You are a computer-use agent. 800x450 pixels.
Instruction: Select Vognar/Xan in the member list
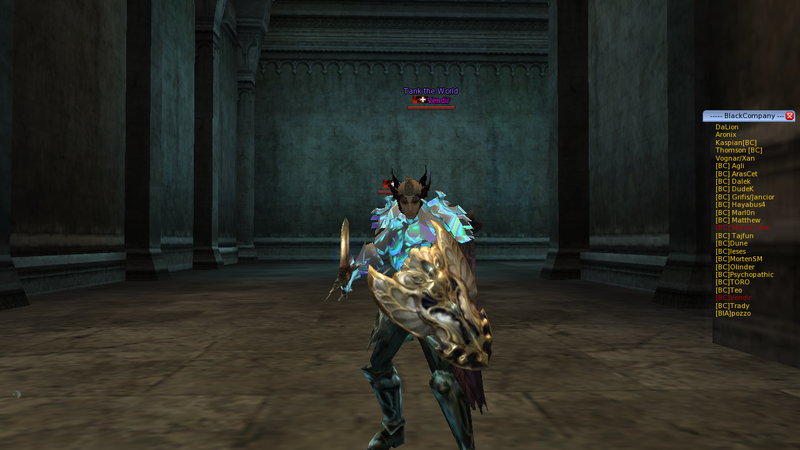735,158
